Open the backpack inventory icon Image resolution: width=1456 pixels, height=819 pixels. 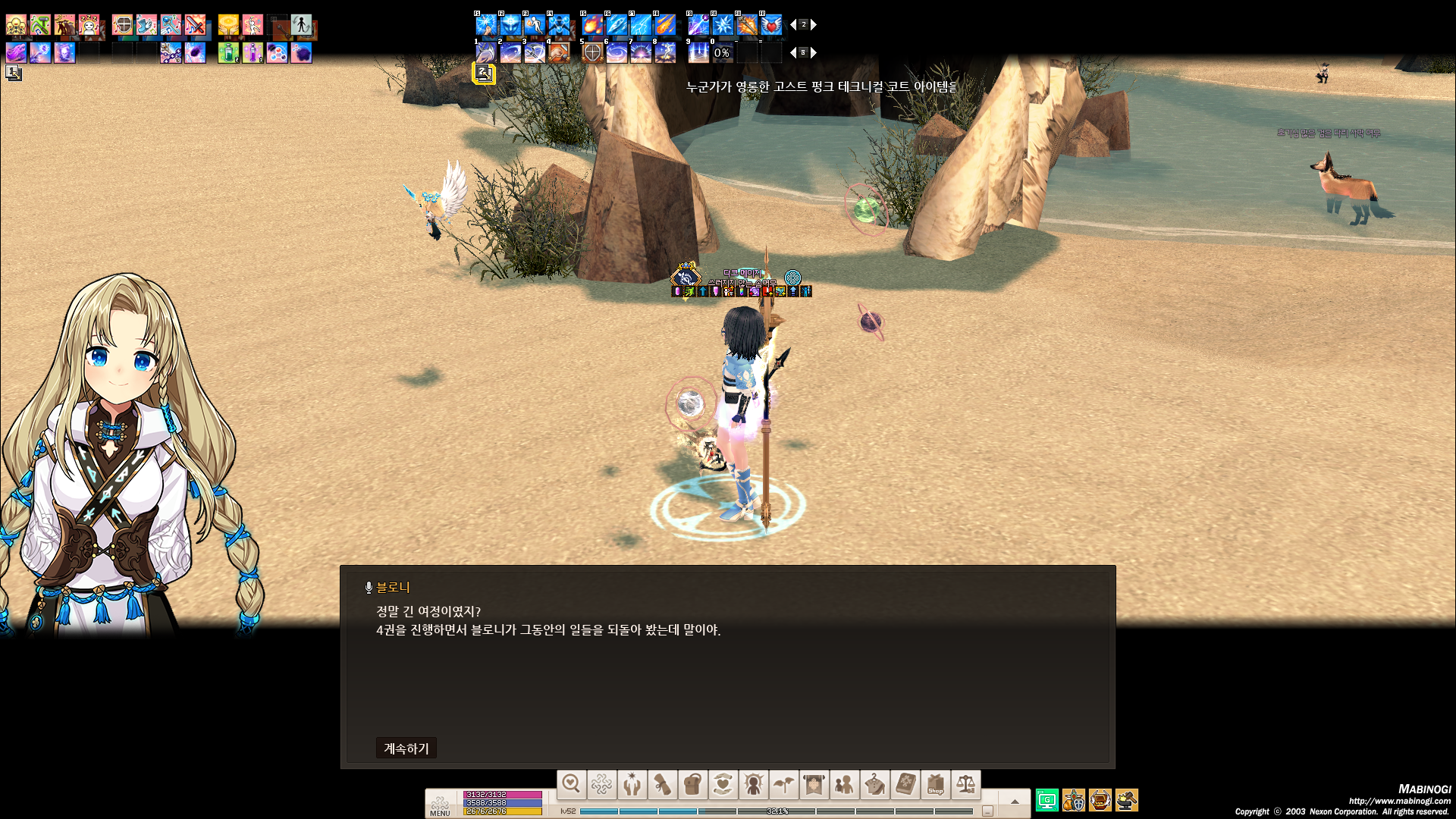pyautogui.click(x=692, y=784)
